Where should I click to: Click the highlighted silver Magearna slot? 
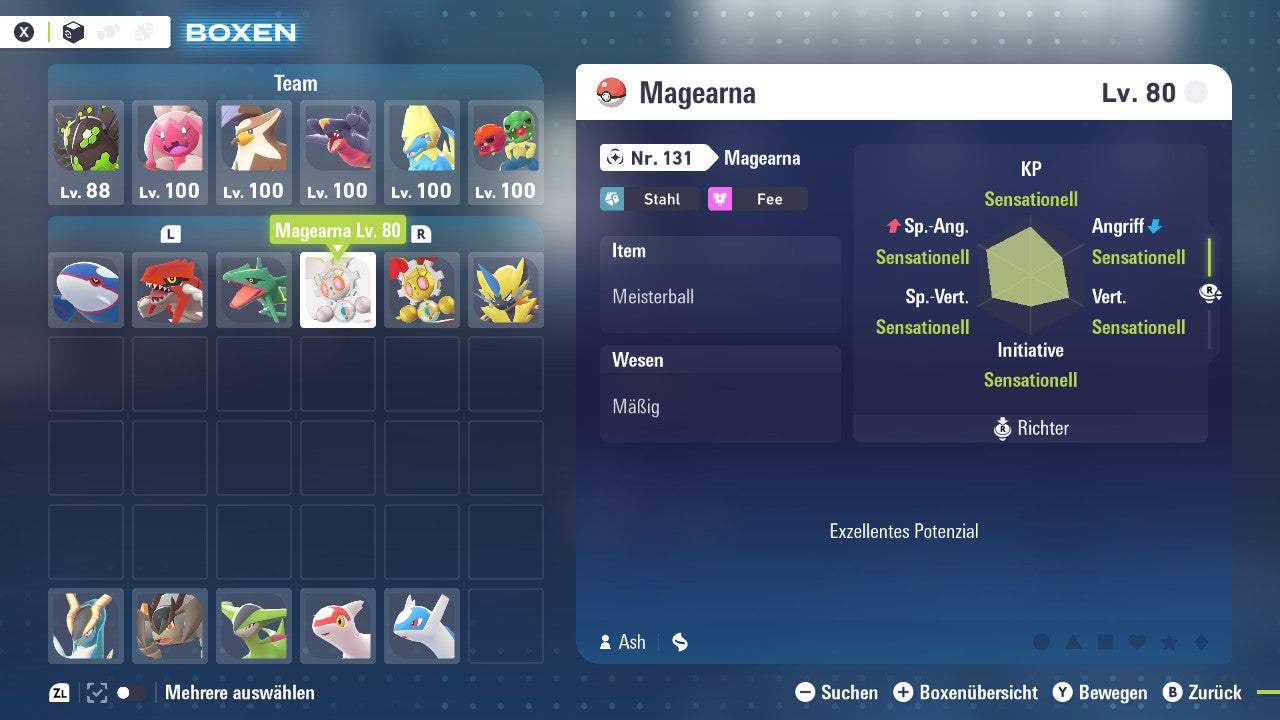tap(338, 290)
